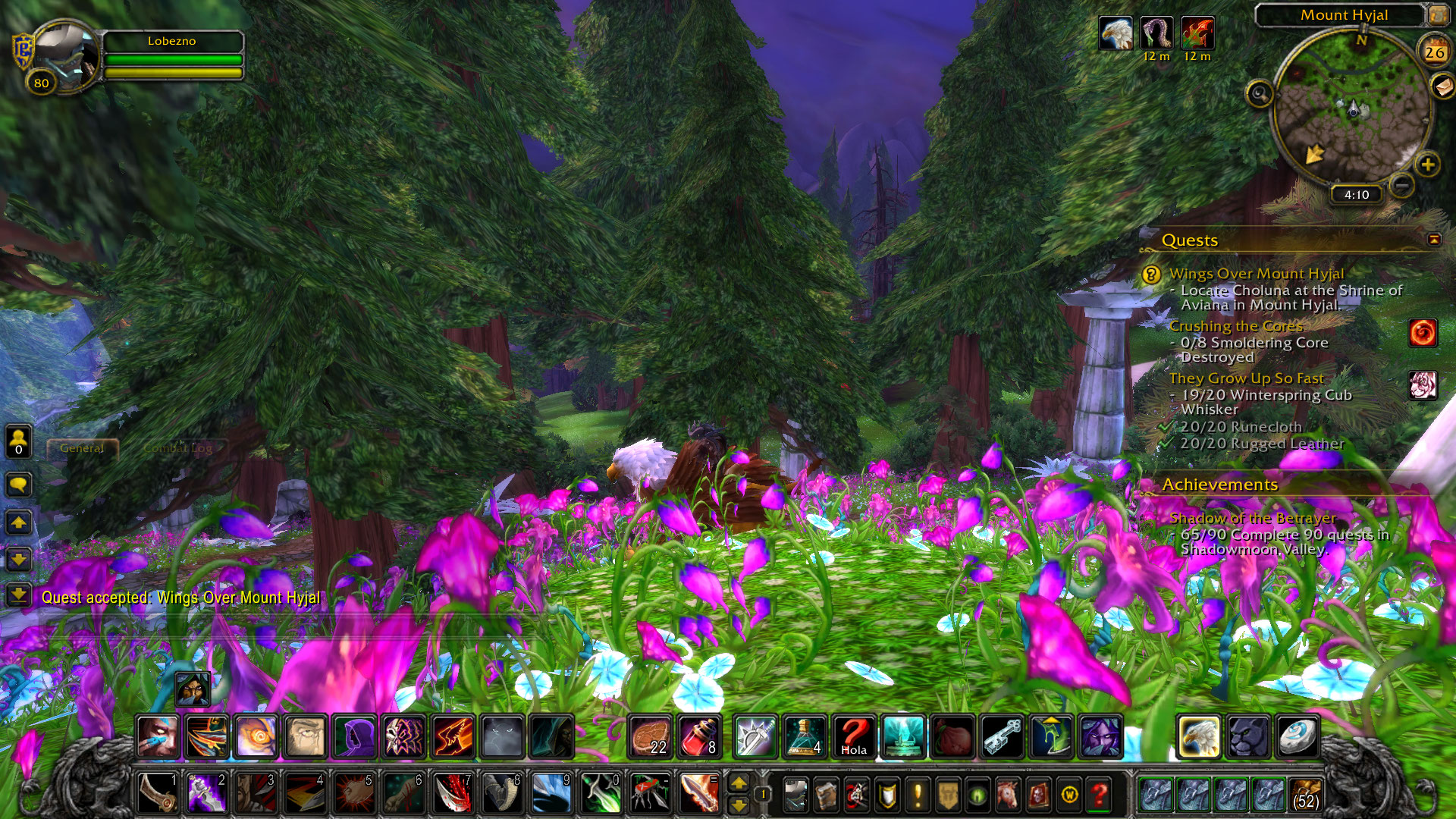Collapse the Quests tracker panel
1456x819 pixels.
(x=1433, y=240)
